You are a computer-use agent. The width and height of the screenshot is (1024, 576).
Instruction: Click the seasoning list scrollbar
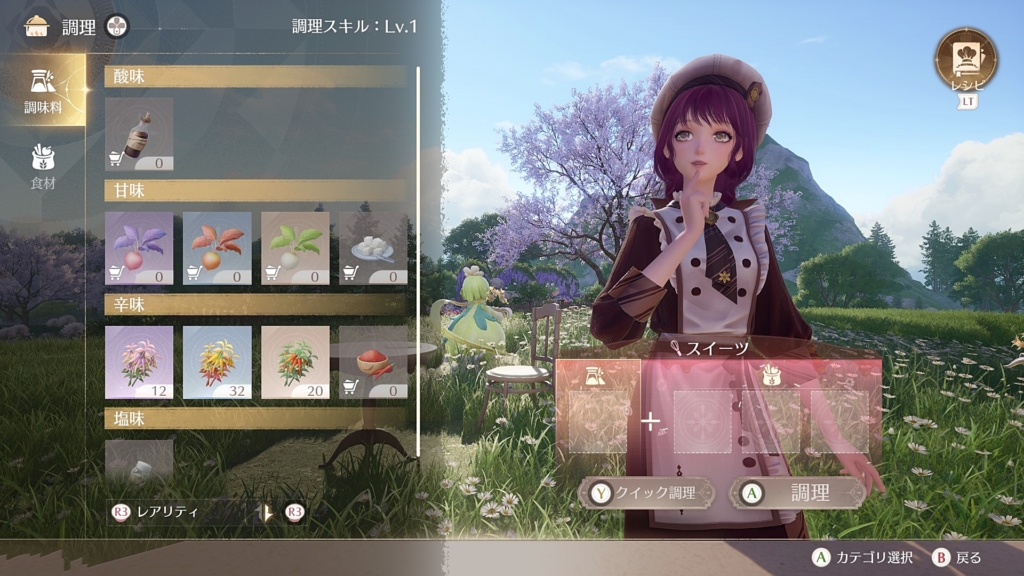coord(417,260)
